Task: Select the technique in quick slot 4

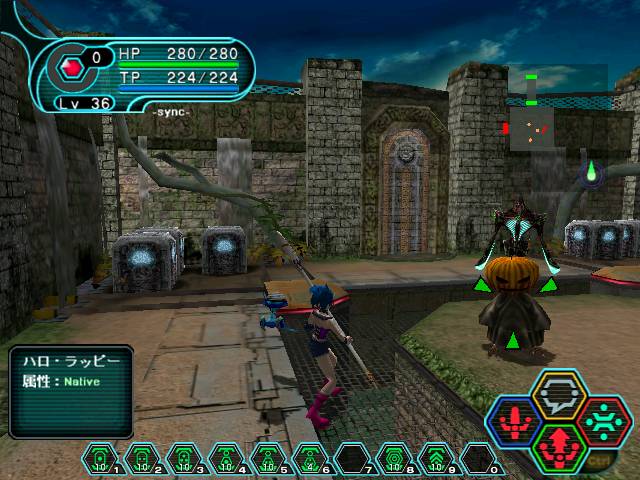Action: [x=226, y=459]
